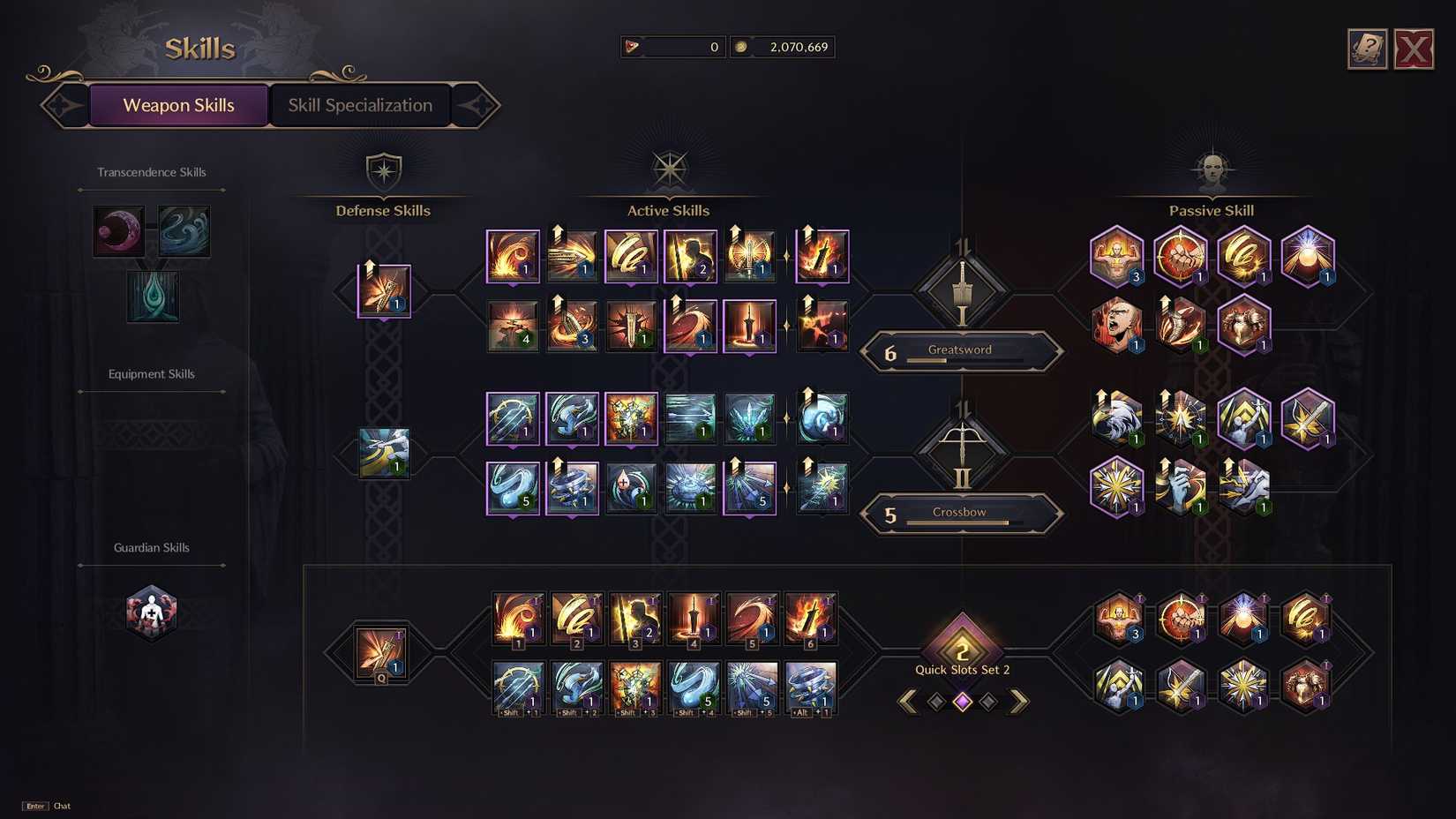Click the Guardian Skills character icon
Viewport: 1456px width, 819px height.
(x=151, y=612)
